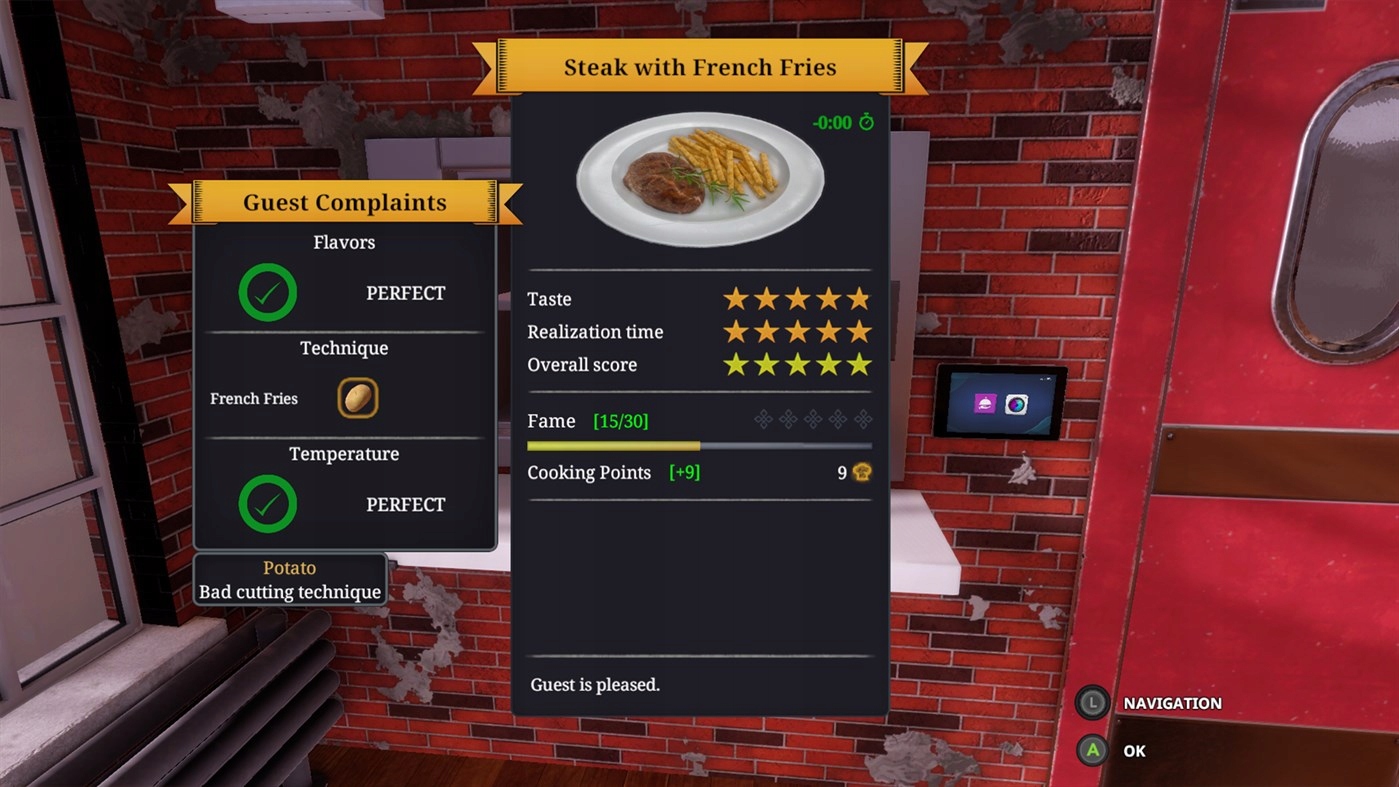1399x787 pixels.
Task: Click the first Taste rating star
Action: [x=736, y=297]
